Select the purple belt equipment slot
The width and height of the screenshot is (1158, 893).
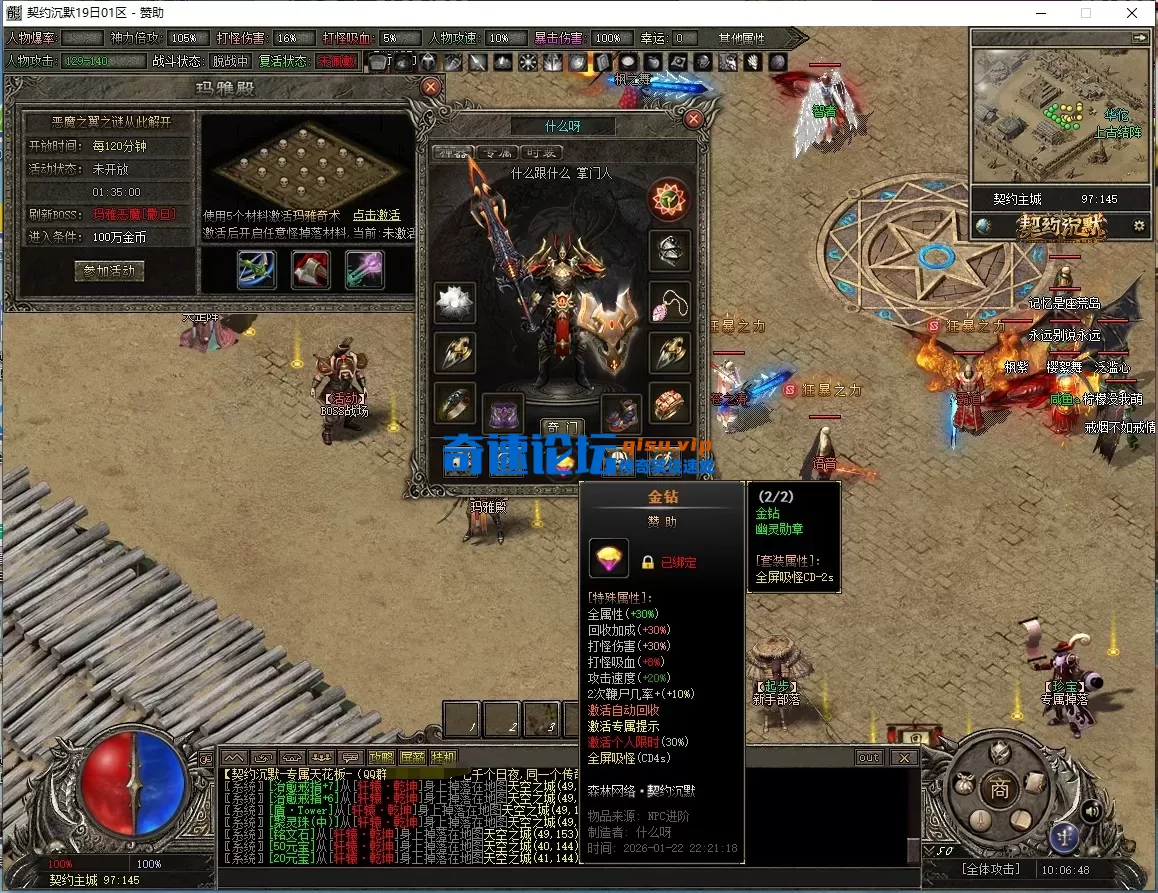[503, 413]
